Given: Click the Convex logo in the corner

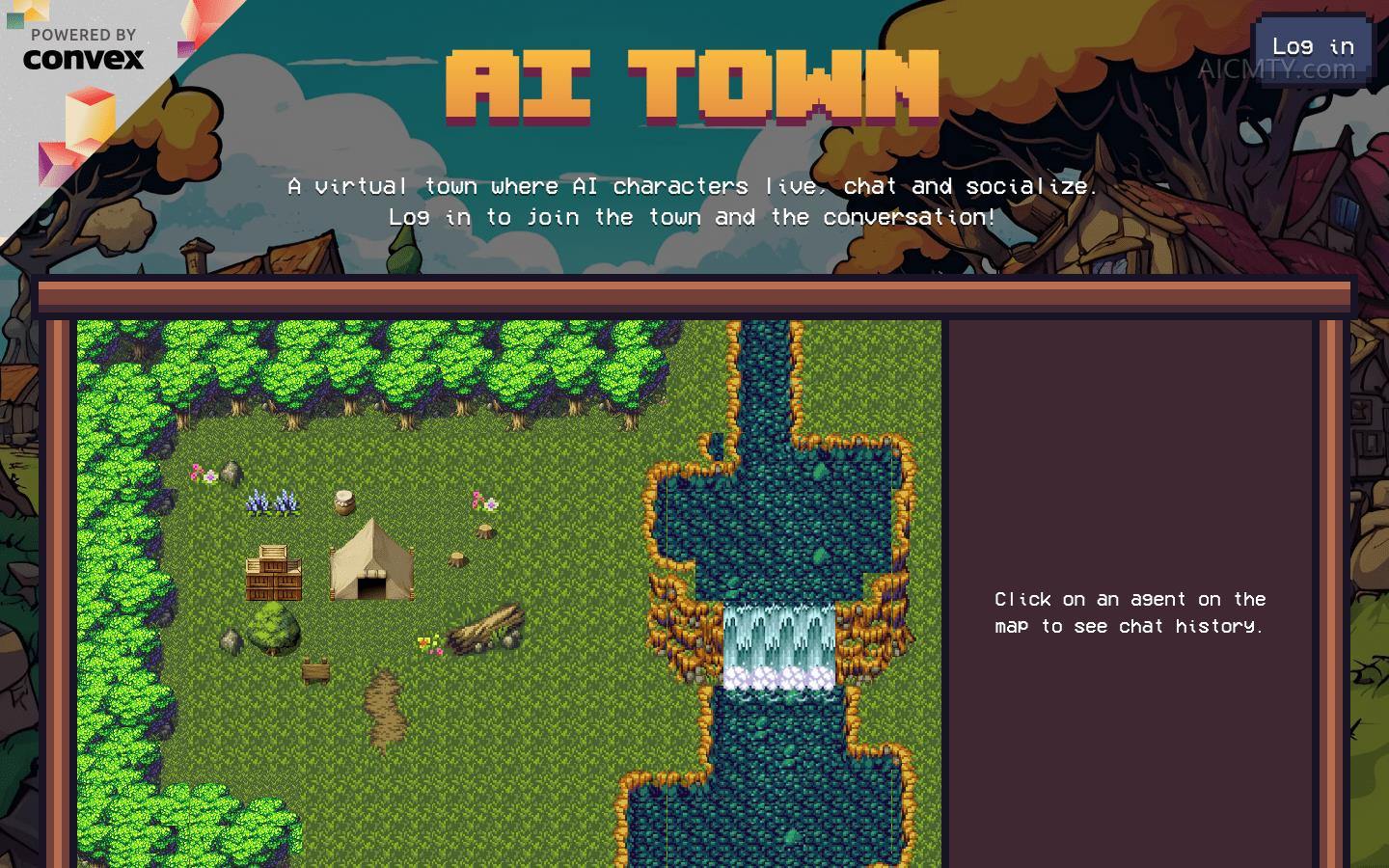Looking at the screenshot, I should click(83, 60).
